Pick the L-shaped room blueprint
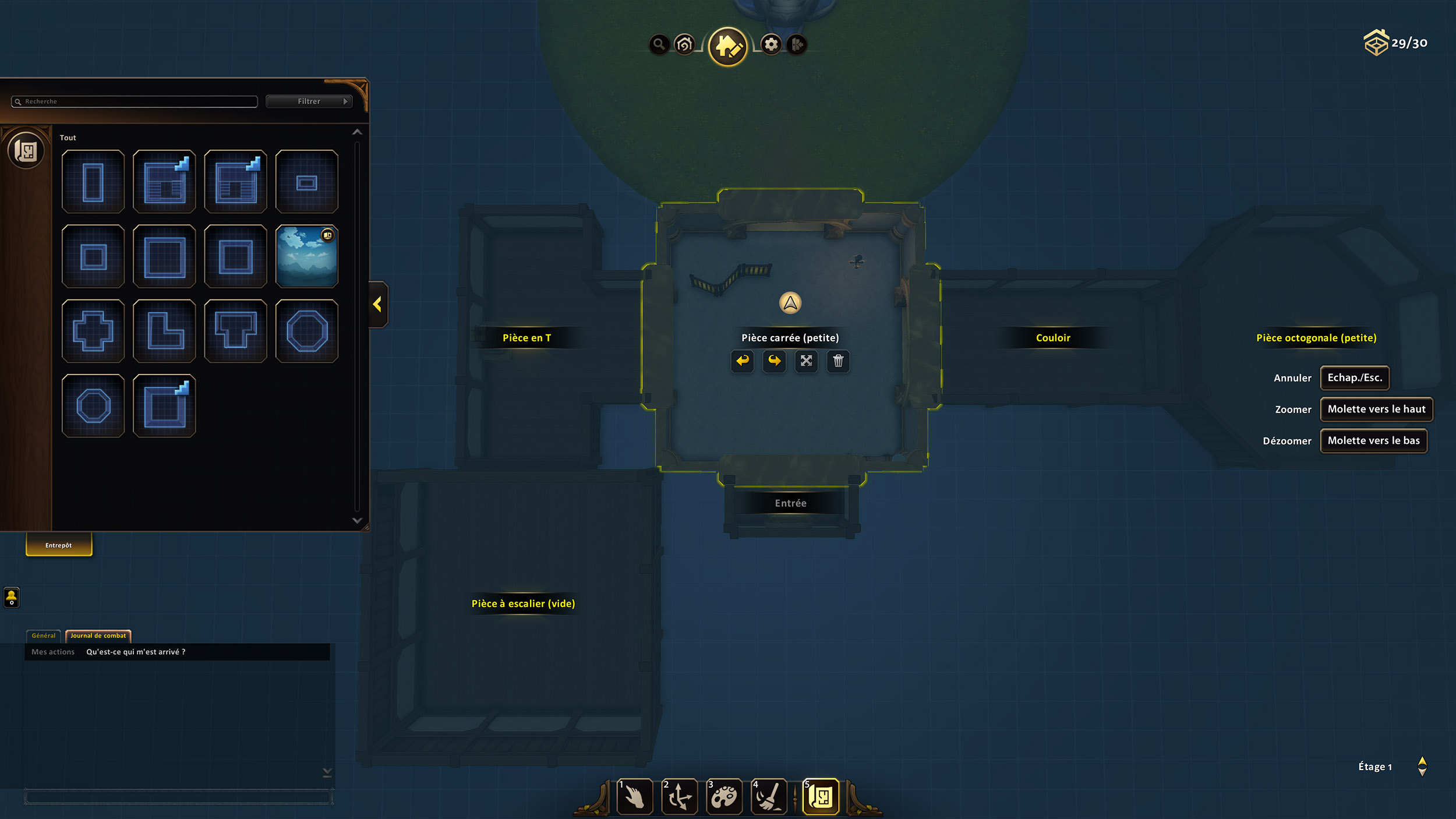Viewport: 1456px width, 819px height. click(165, 331)
